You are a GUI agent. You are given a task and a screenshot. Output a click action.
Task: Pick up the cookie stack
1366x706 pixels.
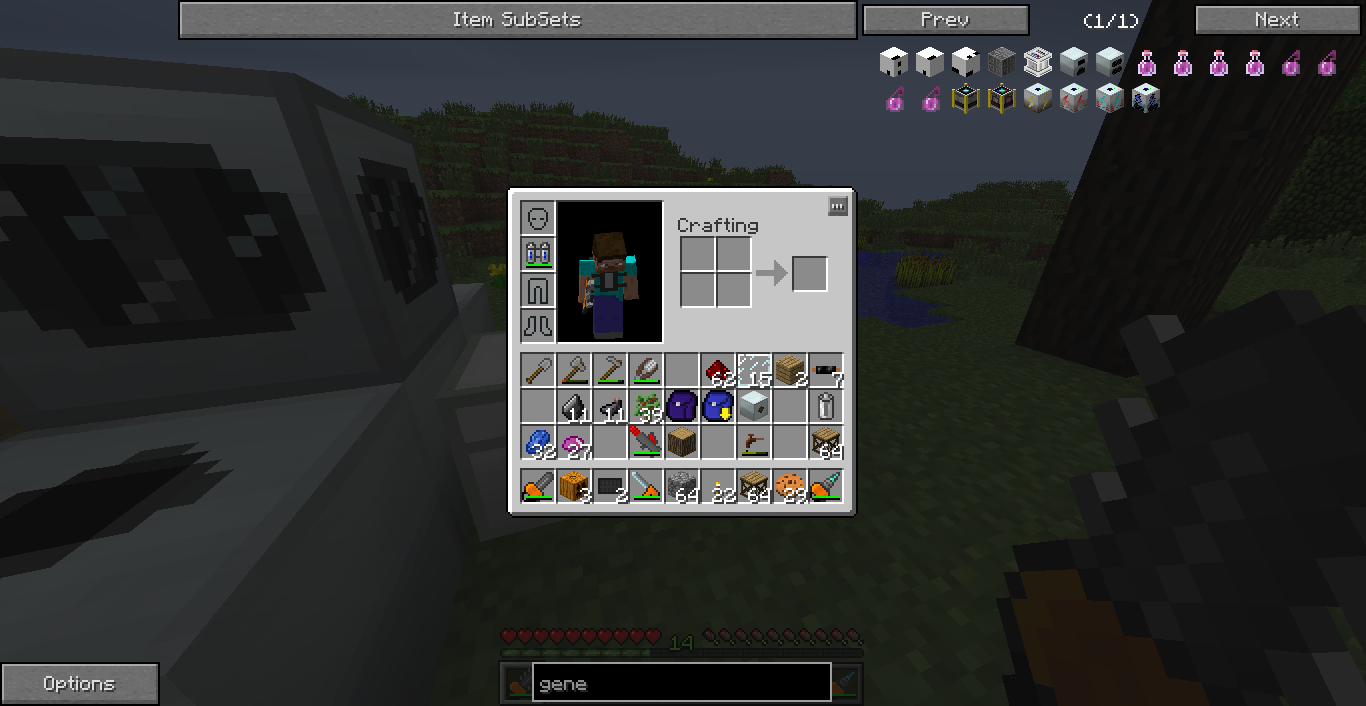click(x=789, y=487)
